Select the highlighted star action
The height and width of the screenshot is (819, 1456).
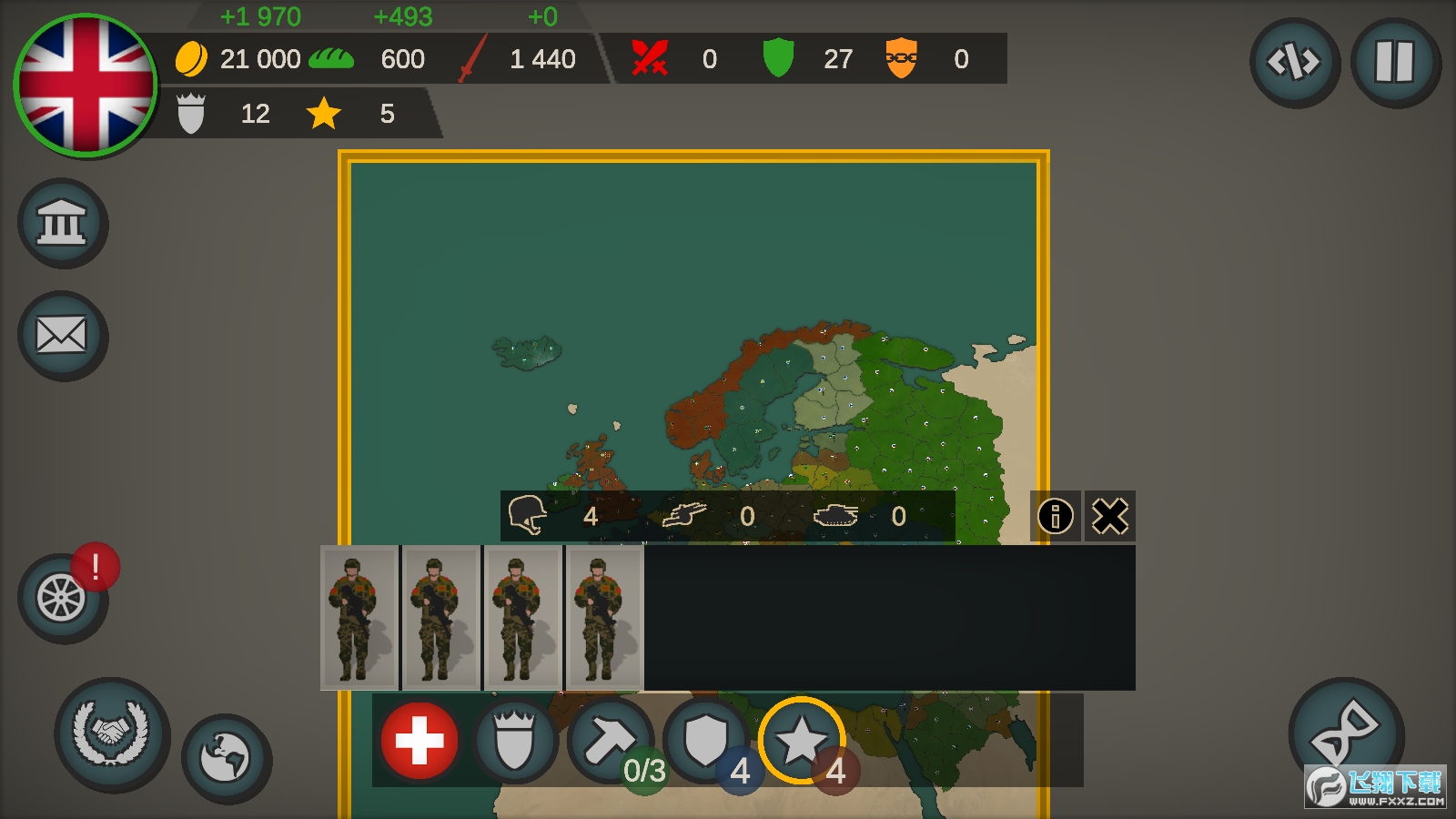801,741
